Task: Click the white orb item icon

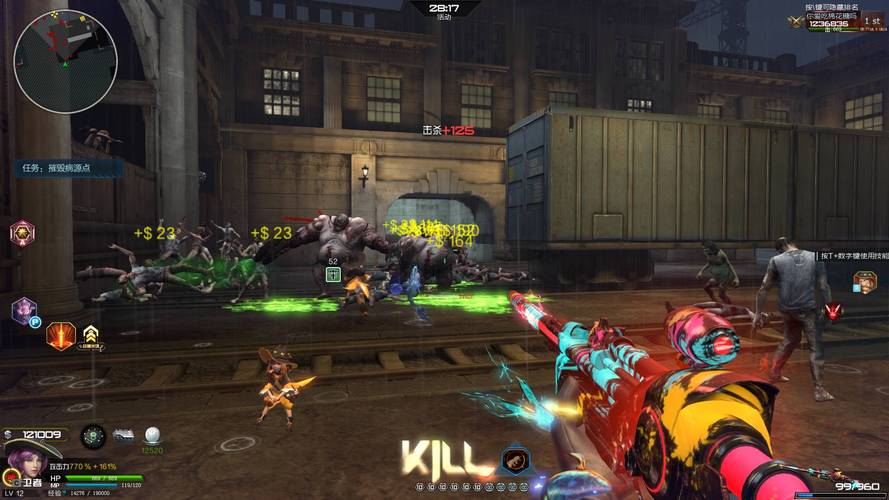Action: click(x=152, y=435)
